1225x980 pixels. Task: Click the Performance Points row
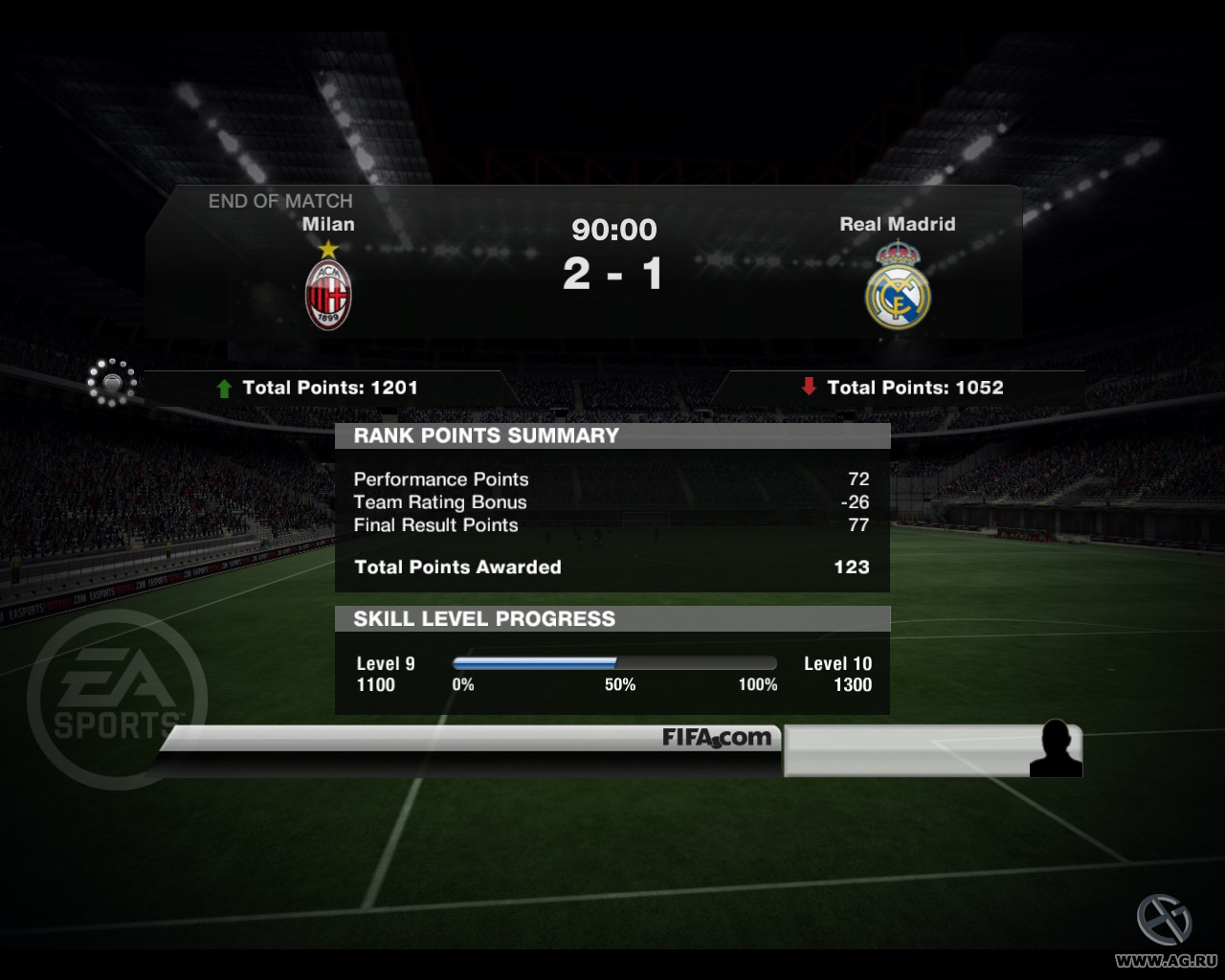click(x=441, y=479)
